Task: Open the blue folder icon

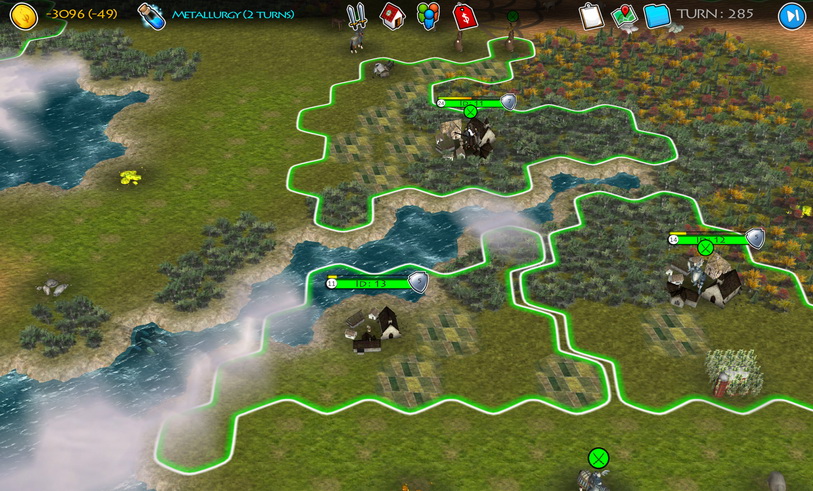Action: (657, 16)
